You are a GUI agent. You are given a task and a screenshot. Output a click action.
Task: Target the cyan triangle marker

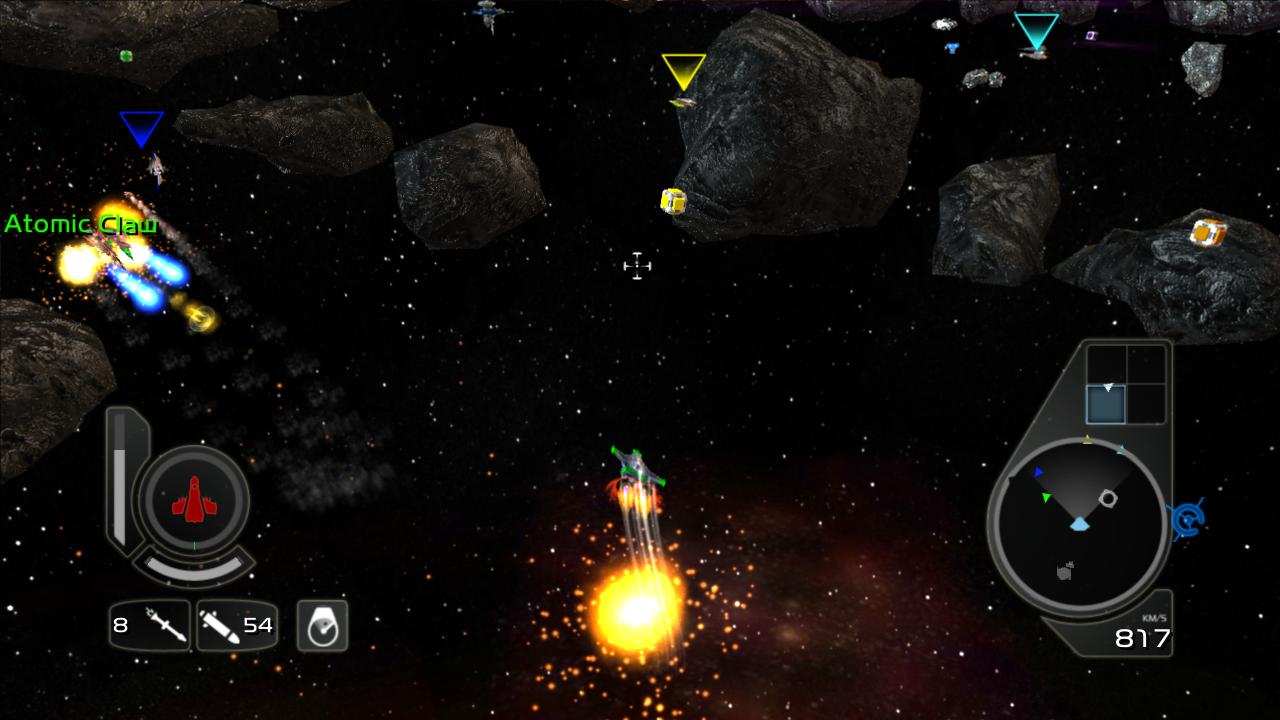tap(1036, 30)
